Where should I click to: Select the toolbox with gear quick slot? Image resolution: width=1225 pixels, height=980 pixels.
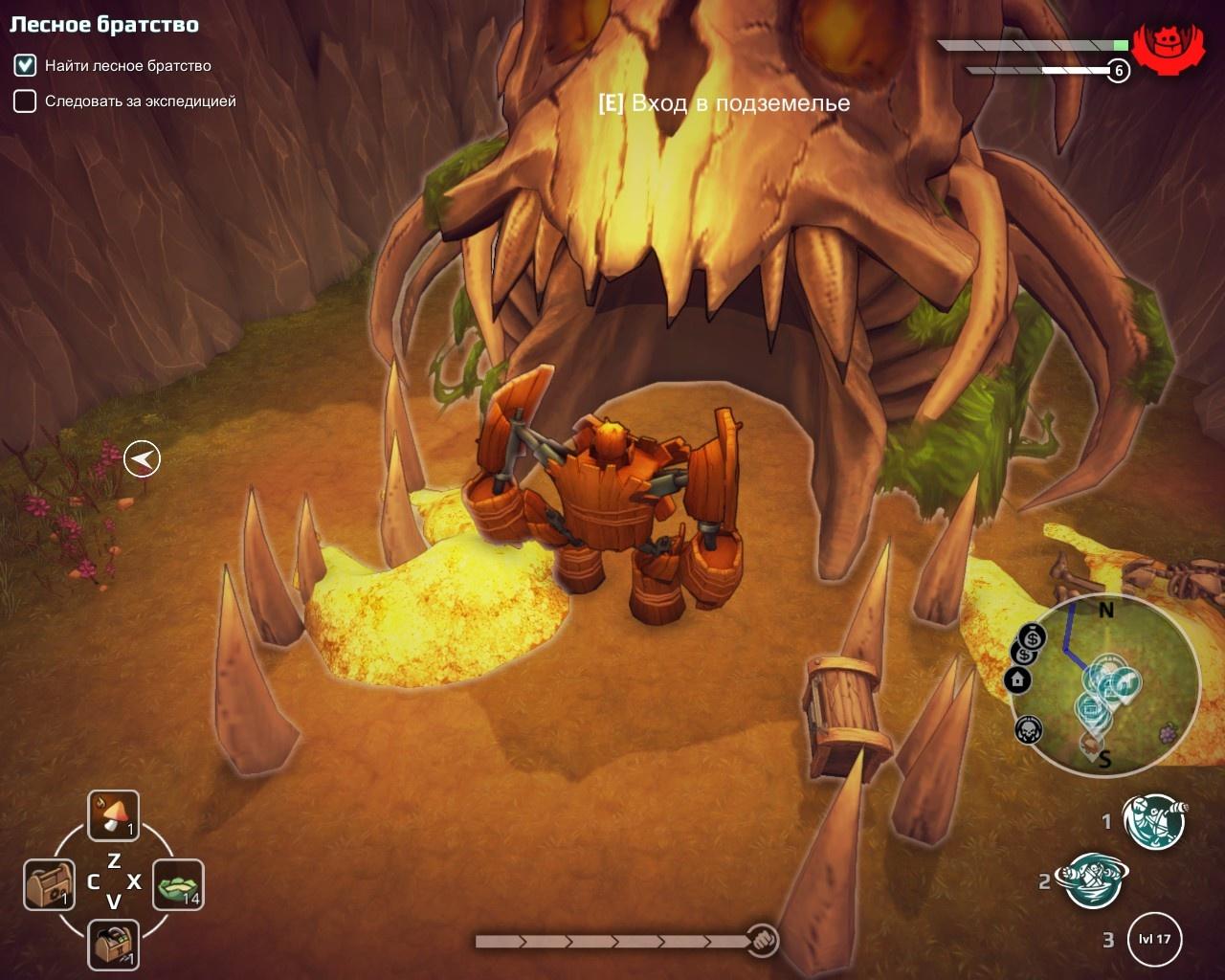click(x=49, y=884)
